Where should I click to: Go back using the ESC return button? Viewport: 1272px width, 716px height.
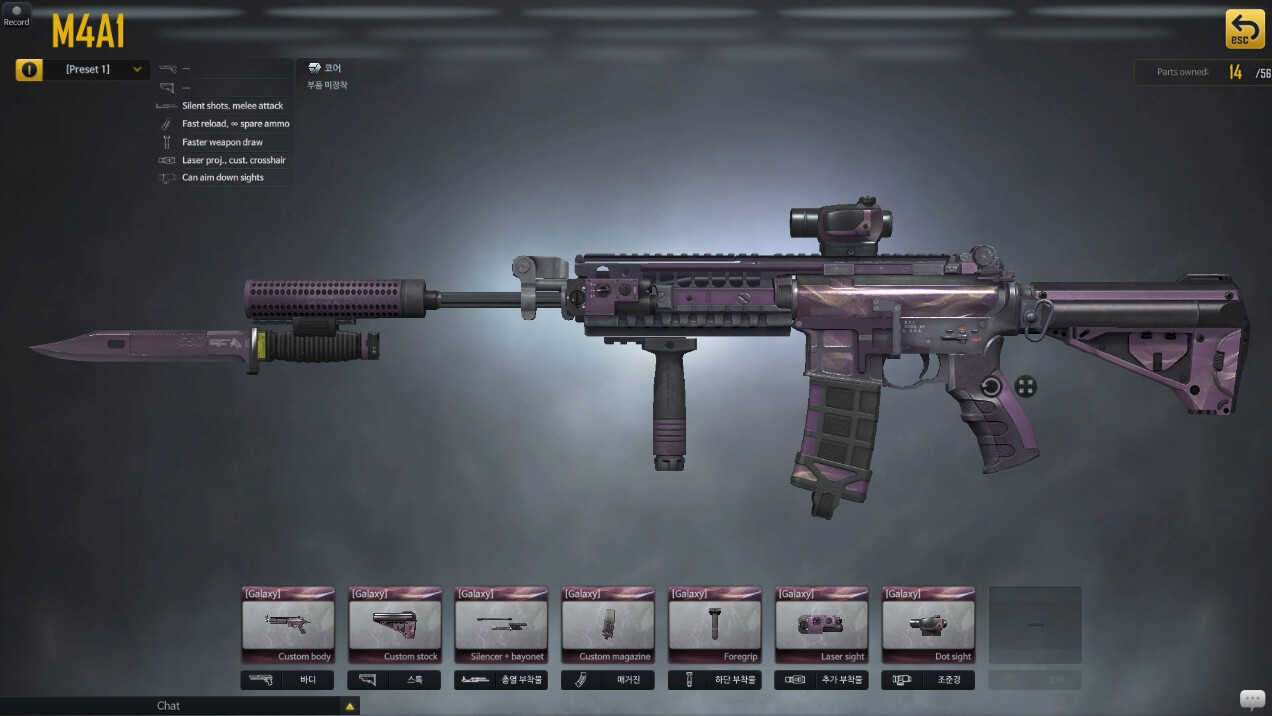[x=1244, y=29]
